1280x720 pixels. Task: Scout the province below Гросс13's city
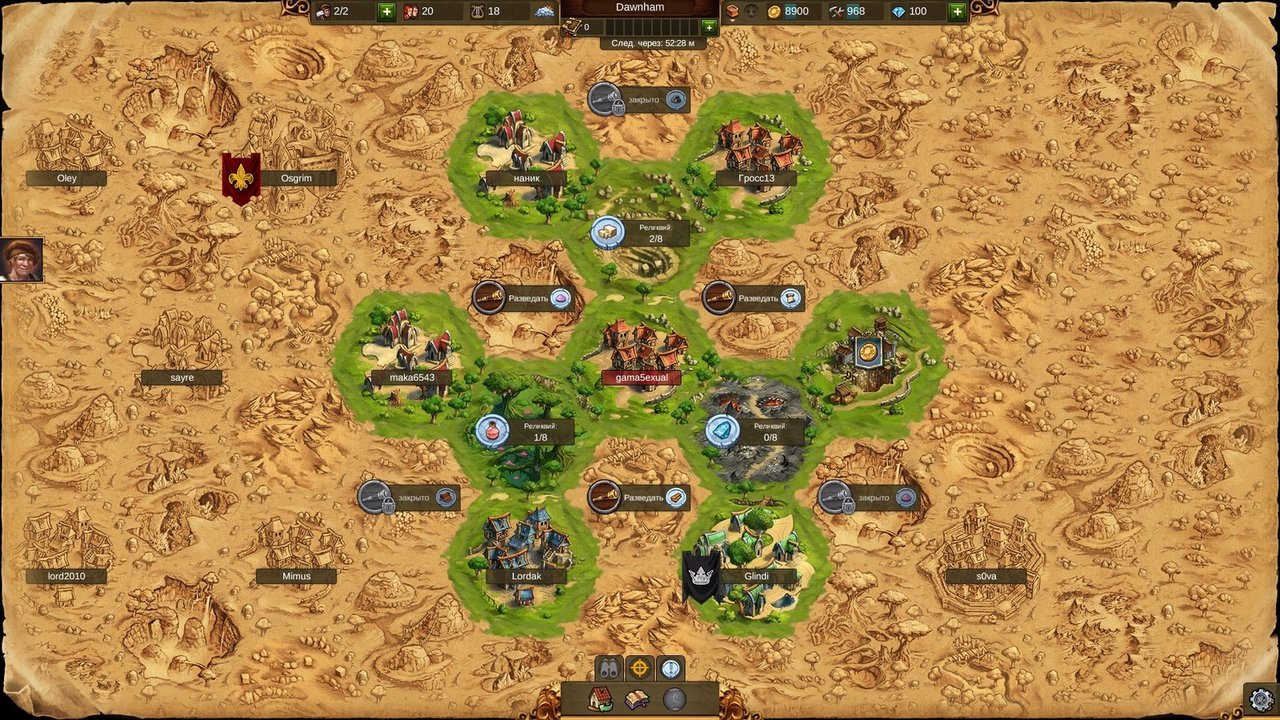pos(754,298)
